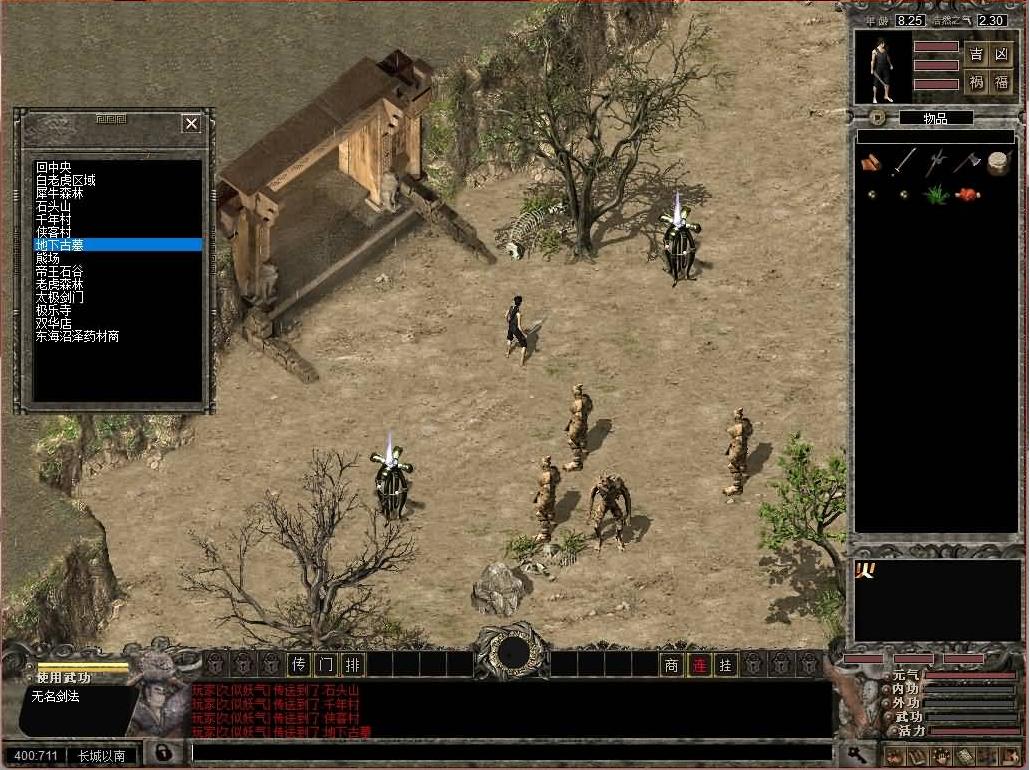The image size is (1030, 770).
Task: Click the 商 shop hotbar button
Action: point(672,664)
